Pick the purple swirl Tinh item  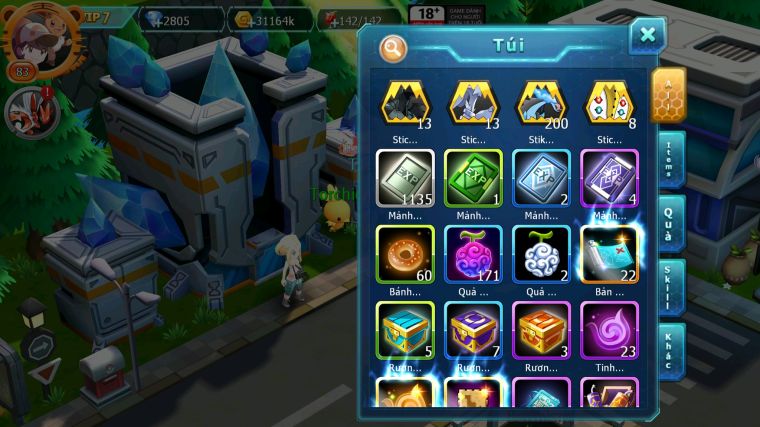(609, 330)
